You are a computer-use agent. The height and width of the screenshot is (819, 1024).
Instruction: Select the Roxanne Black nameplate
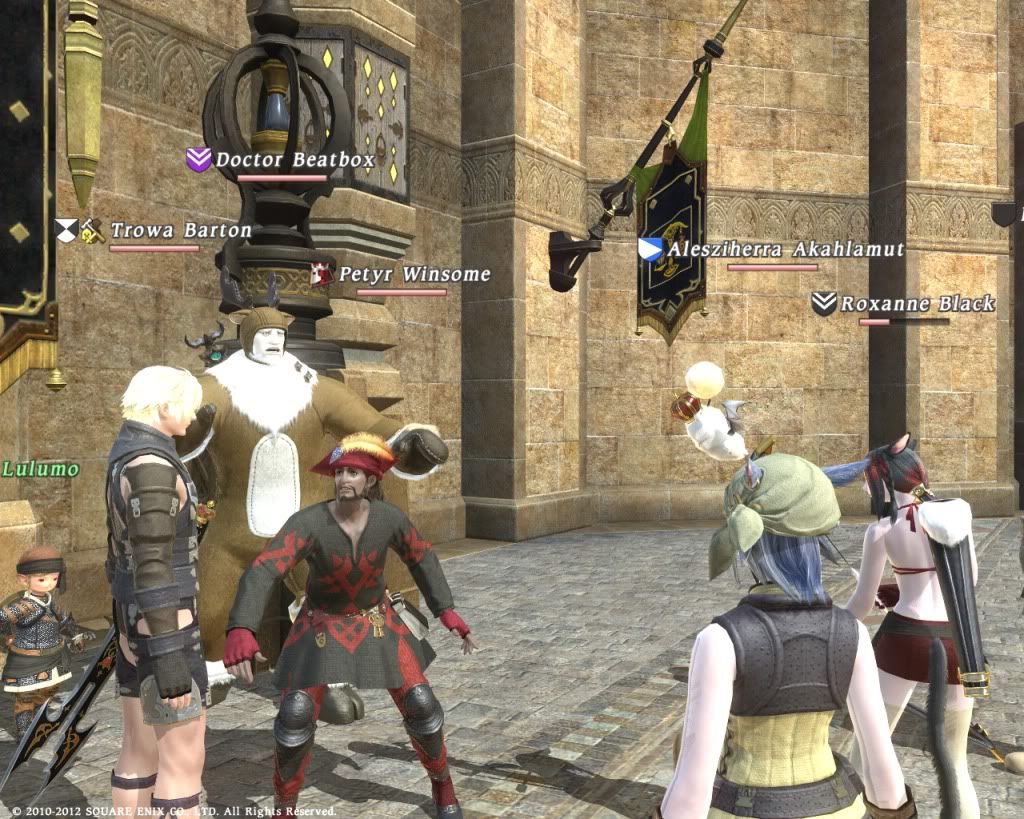(x=917, y=304)
